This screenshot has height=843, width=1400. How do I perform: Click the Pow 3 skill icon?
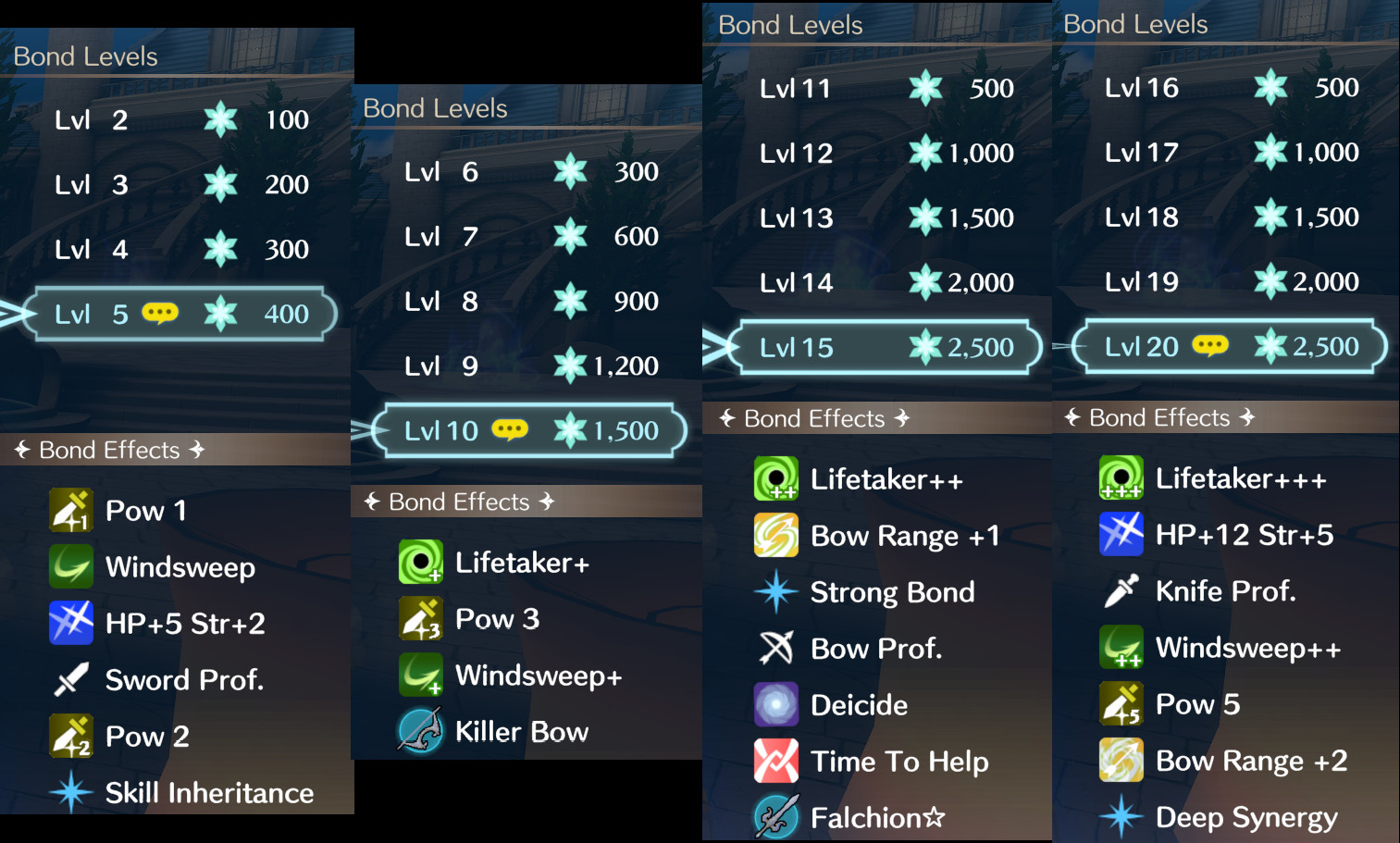click(x=421, y=618)
